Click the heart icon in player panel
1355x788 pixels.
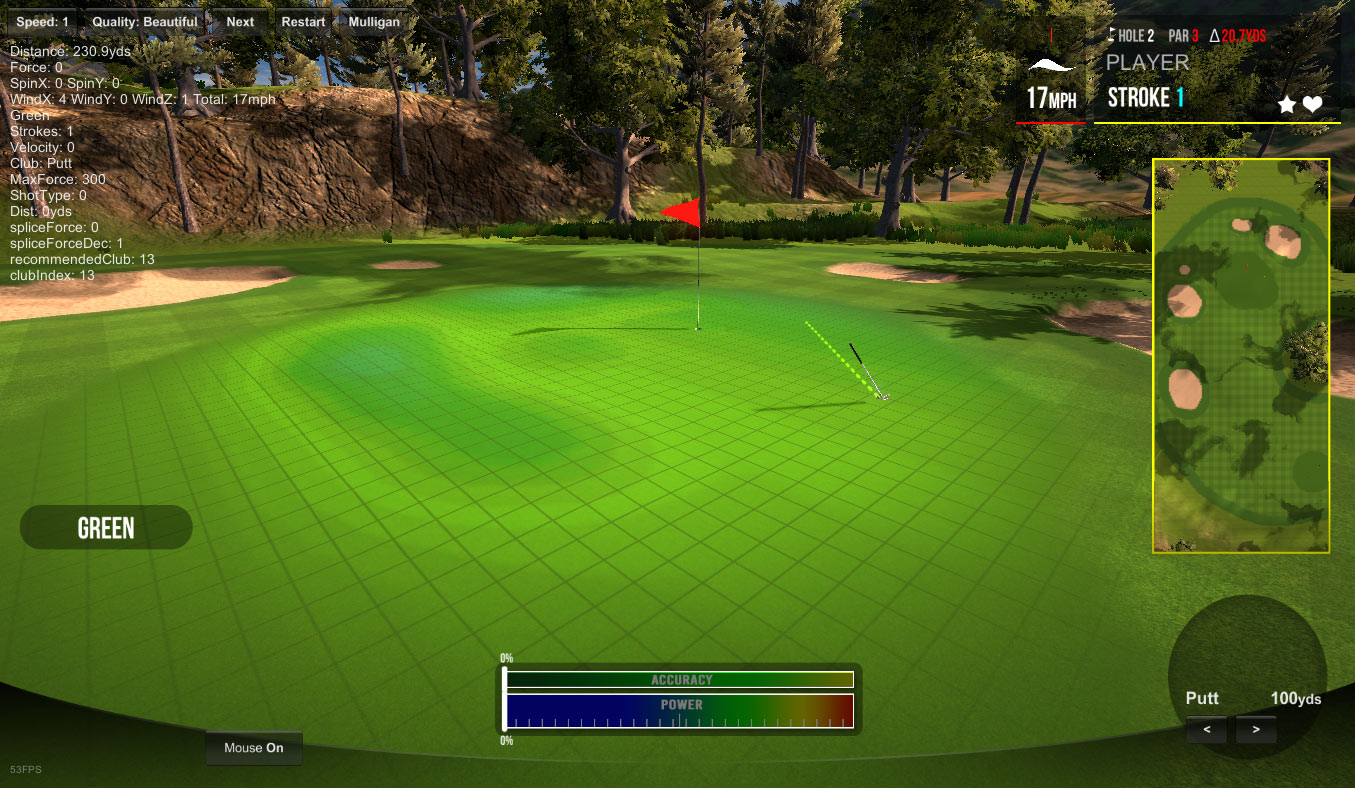point(1313,105)
